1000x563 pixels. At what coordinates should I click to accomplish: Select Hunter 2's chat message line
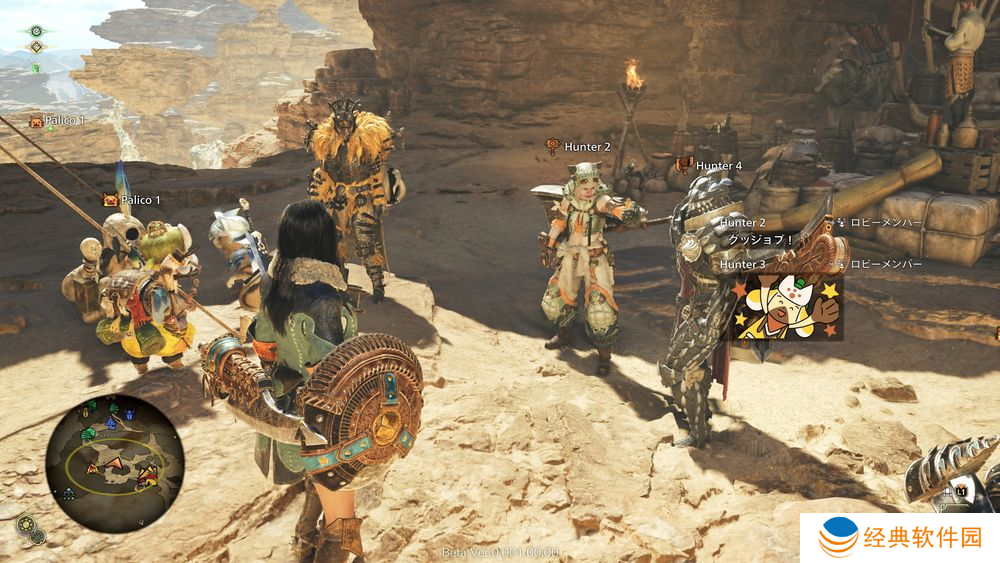(x=761, y=241)
